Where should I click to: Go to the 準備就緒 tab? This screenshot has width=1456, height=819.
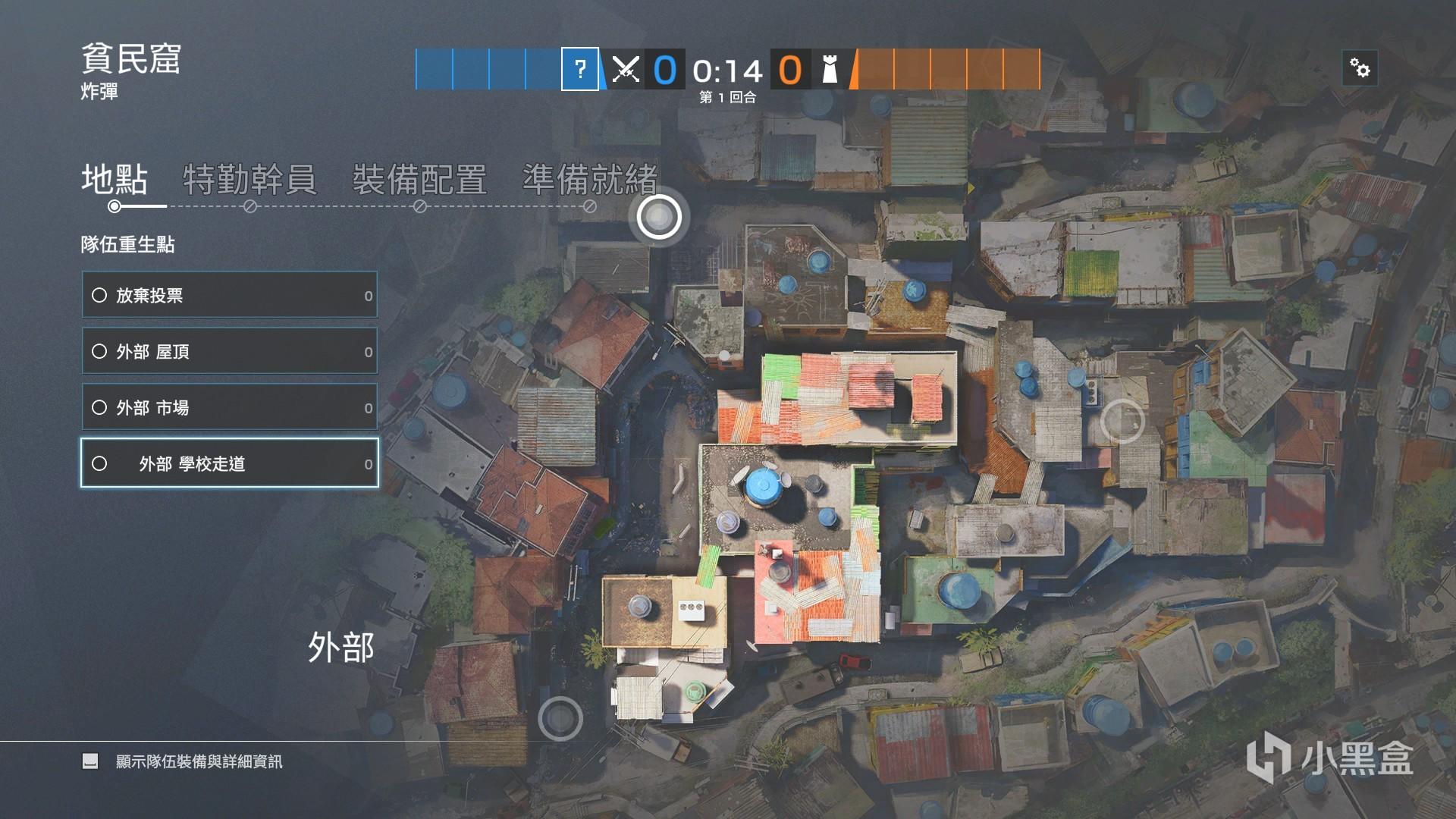pos(589,180)
